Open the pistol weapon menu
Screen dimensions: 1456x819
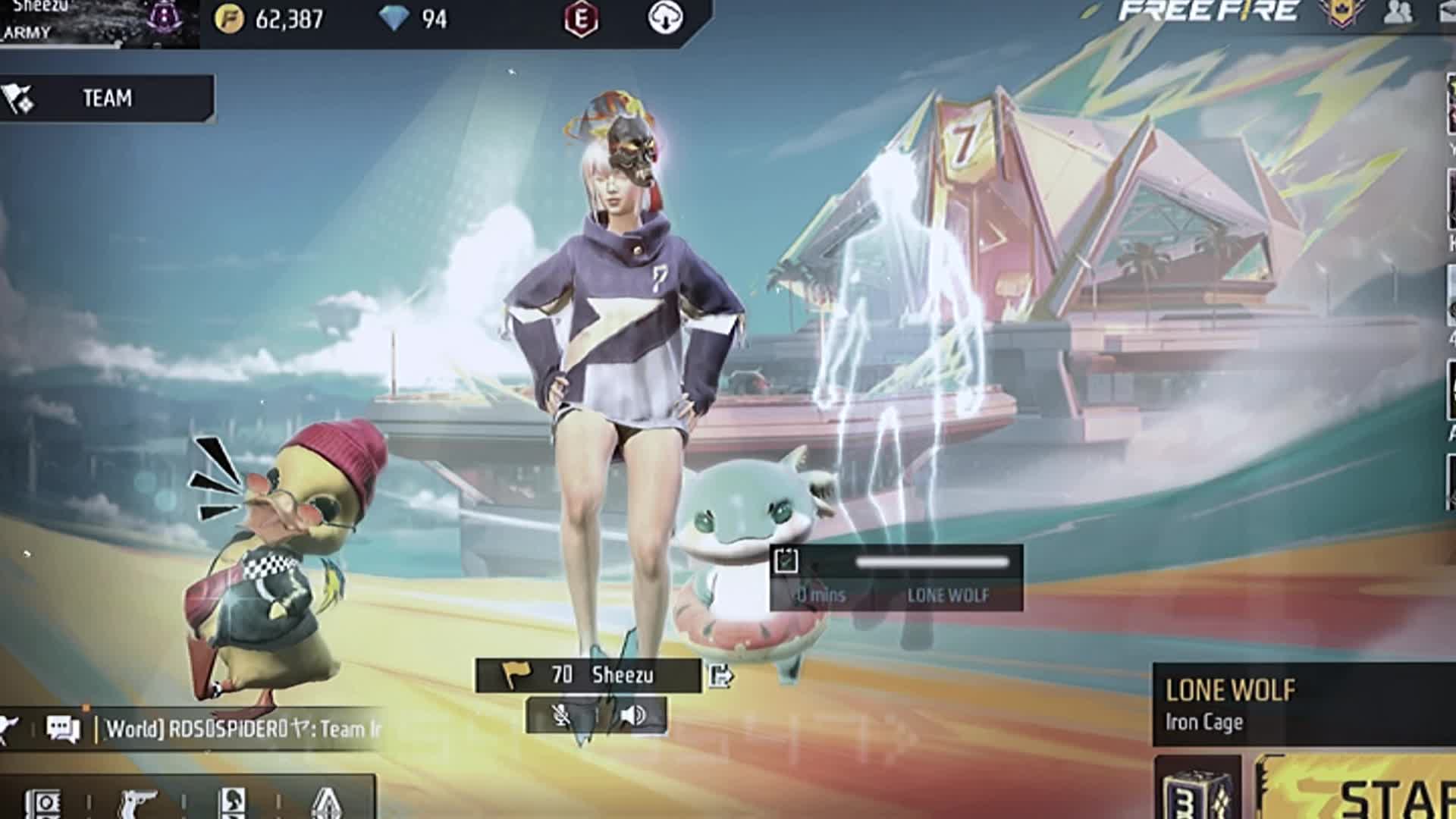[138, 802]
